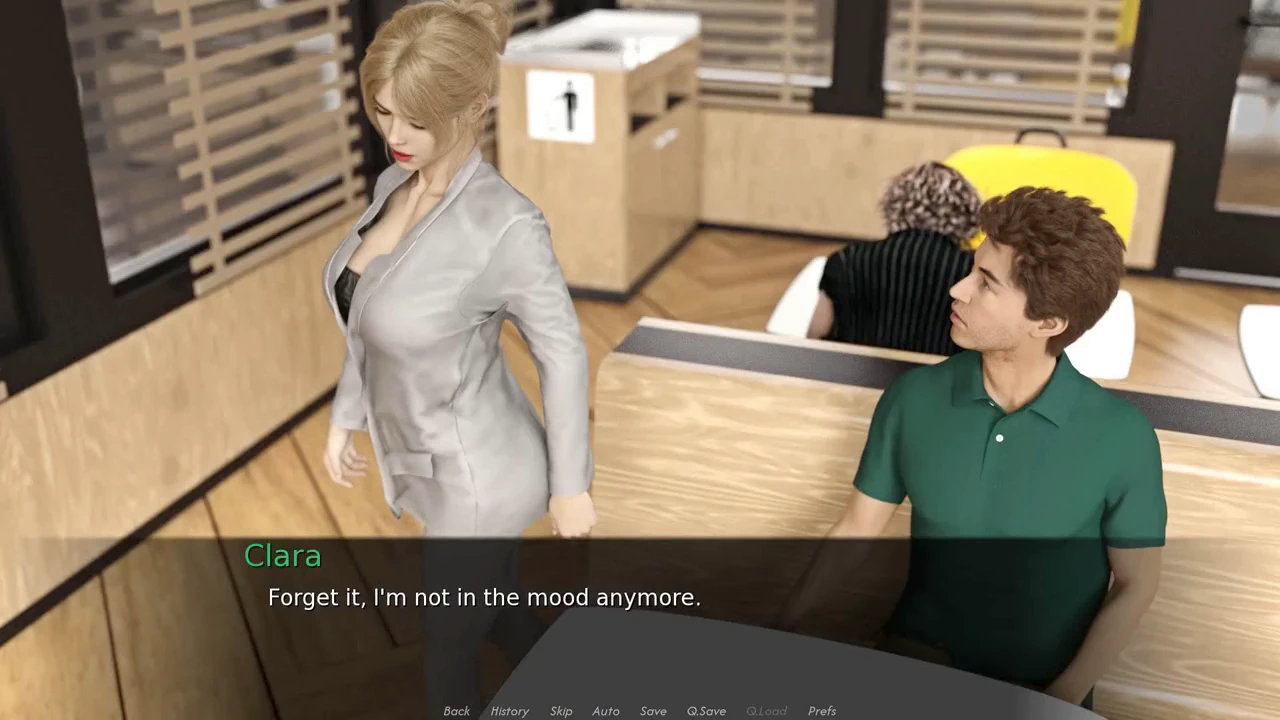Open Prefs settings
Image resolution: width=1280 pixels, height=720 pixels.
click(822, 711)
